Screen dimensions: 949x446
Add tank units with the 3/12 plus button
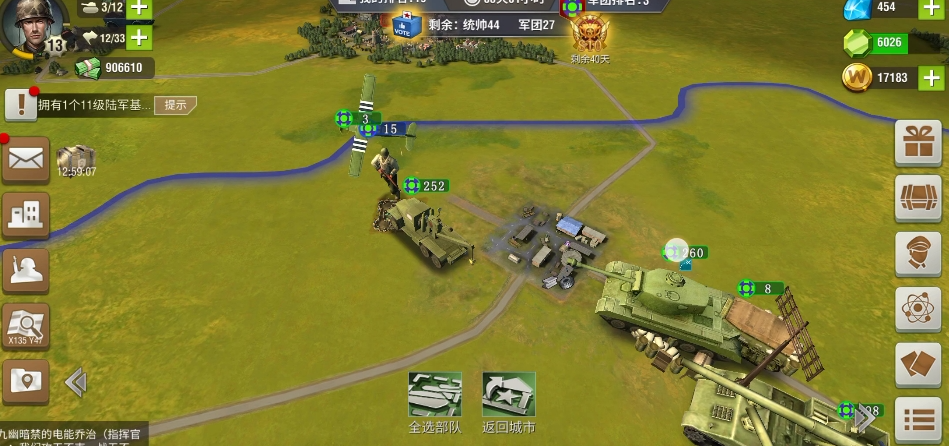pos(137,8)
